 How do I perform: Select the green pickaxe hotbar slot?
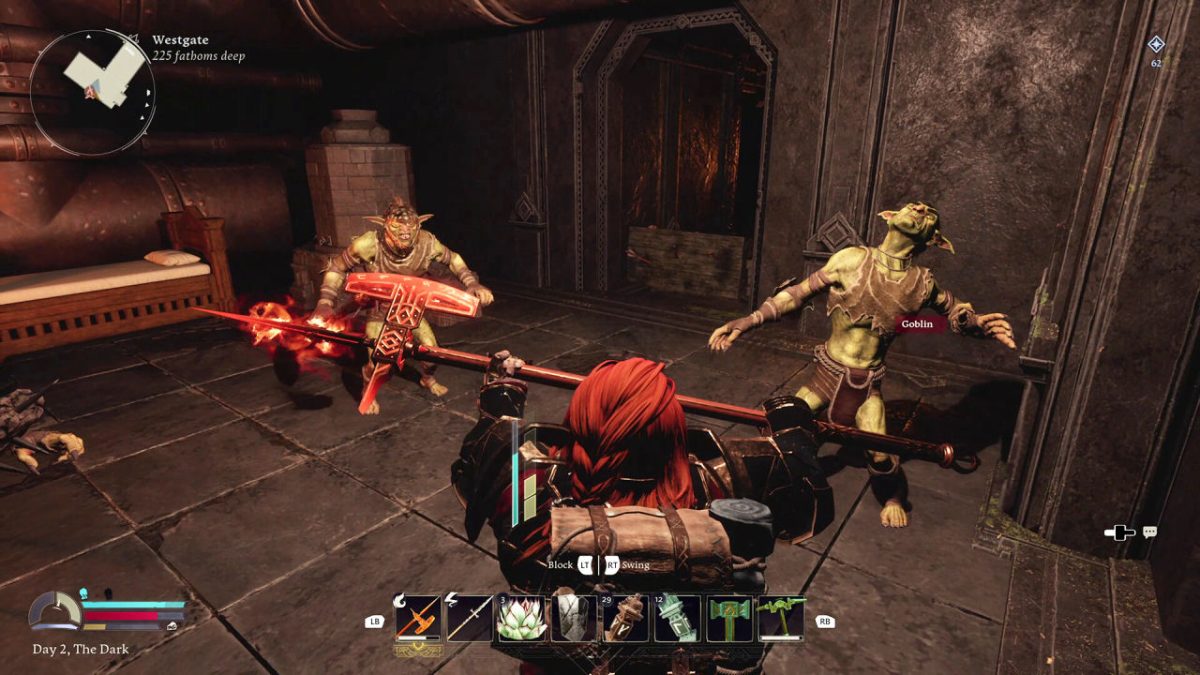pos(781,619)
